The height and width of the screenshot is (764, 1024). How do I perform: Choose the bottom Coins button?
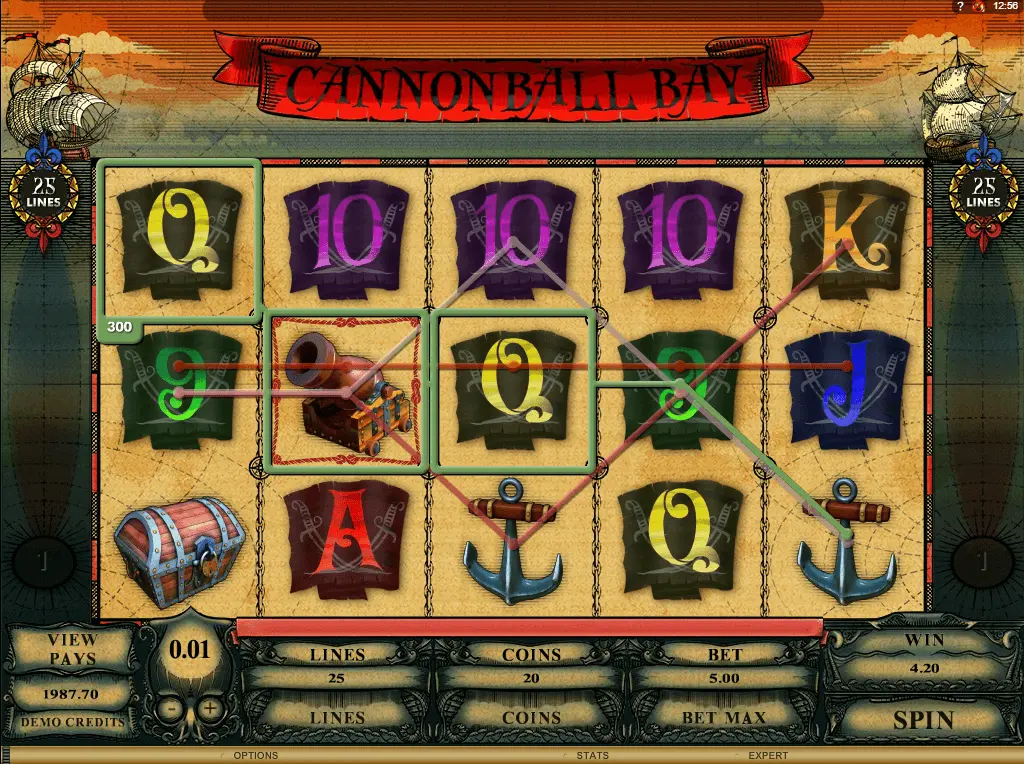pos(531,717)
